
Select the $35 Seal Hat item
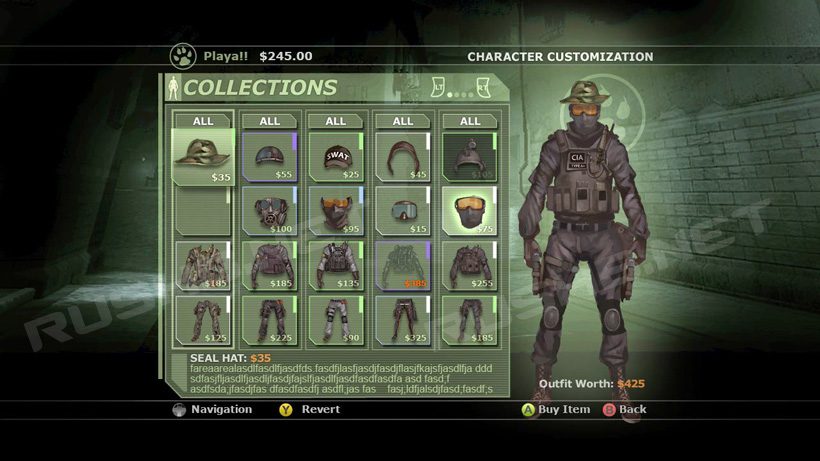(x=203, y=157)
